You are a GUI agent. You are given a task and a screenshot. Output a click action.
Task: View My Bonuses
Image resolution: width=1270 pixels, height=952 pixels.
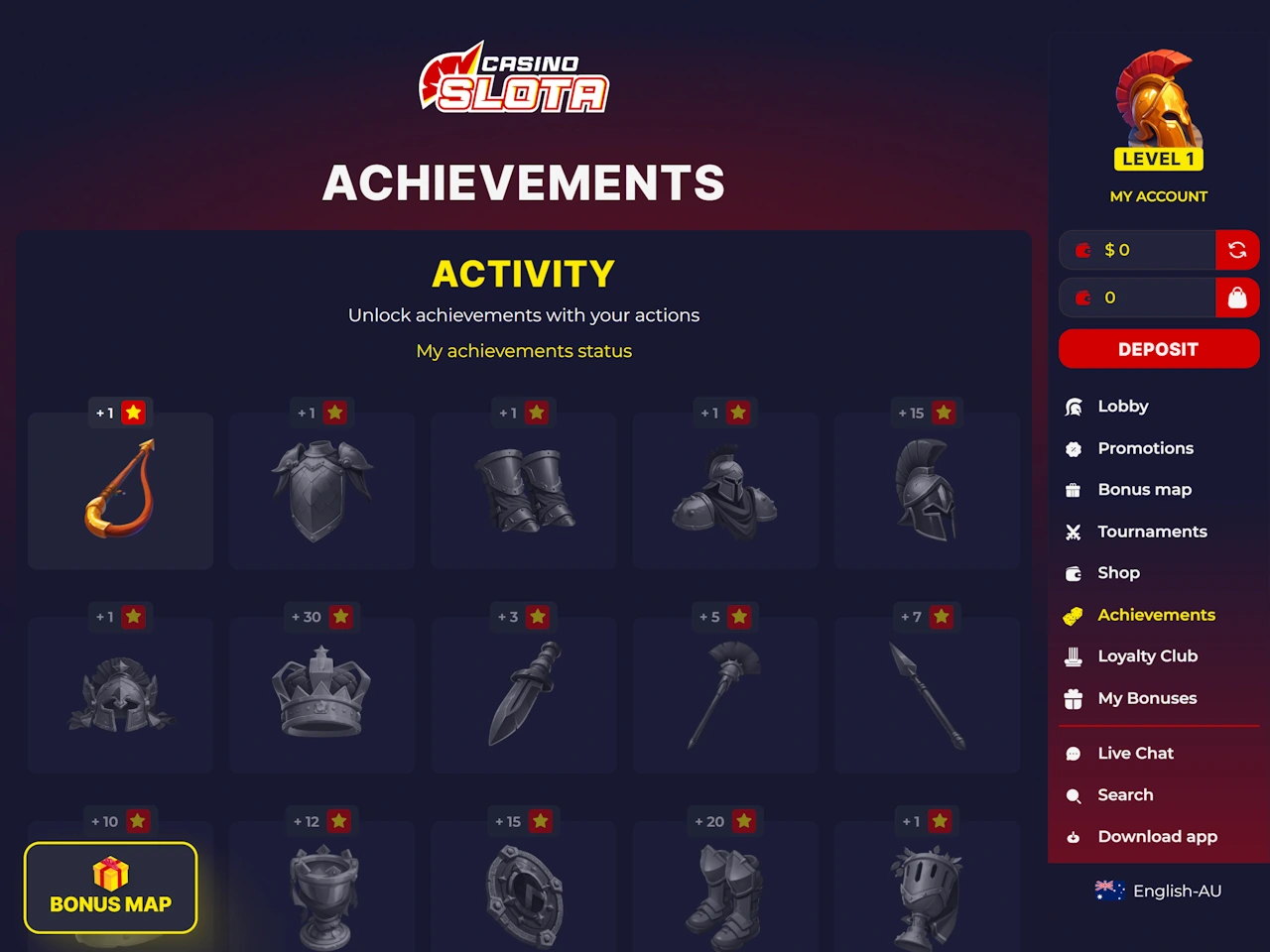click(1147, 698)
